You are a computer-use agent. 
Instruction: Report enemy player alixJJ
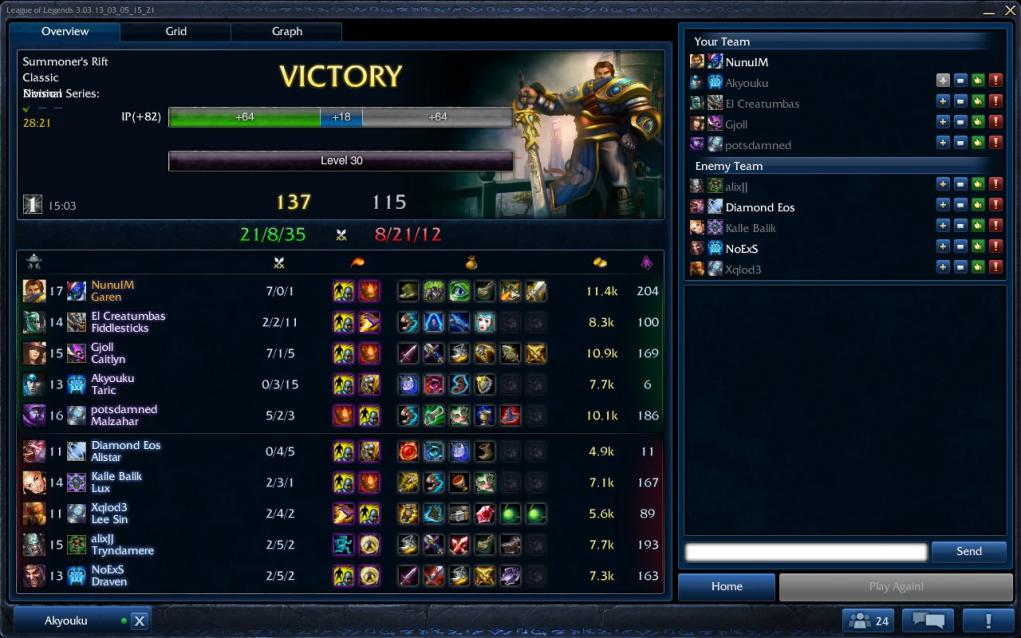click(x=995, y=184)
